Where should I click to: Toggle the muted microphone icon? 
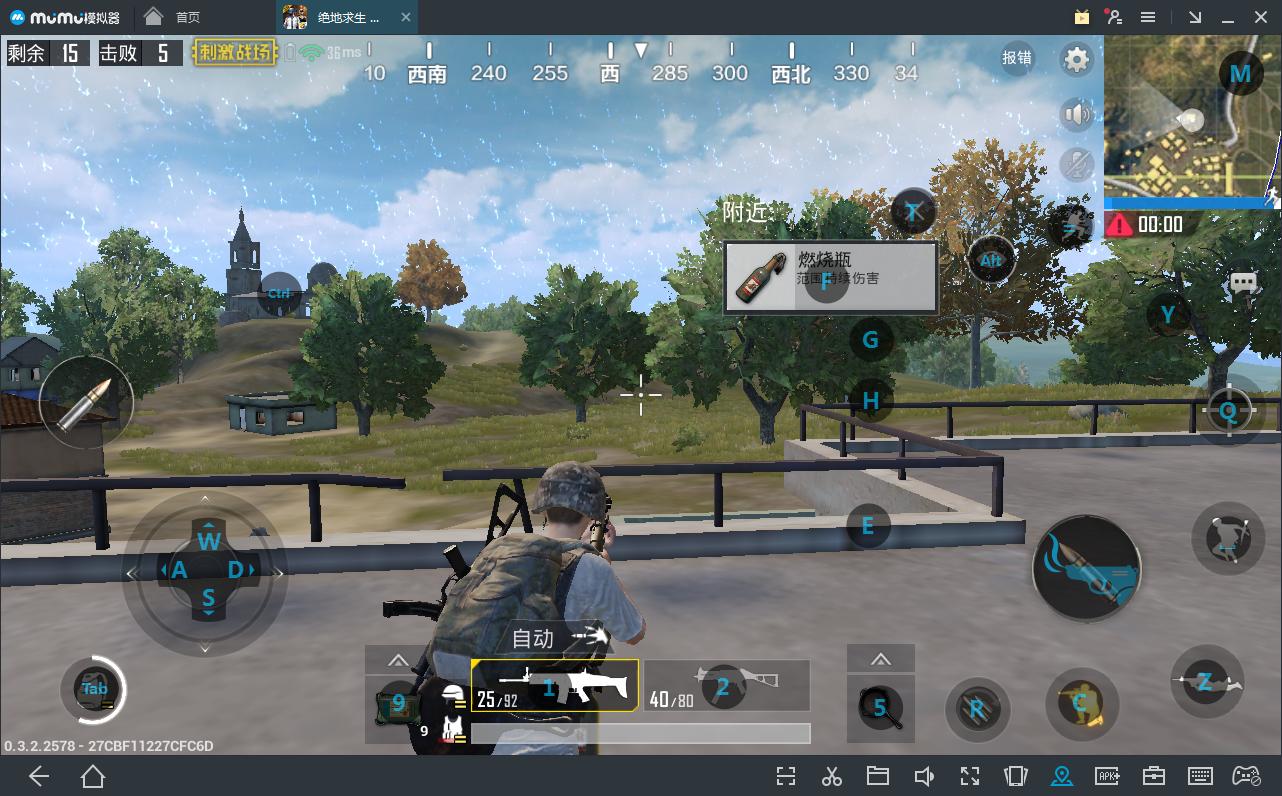click(1076, 164)
